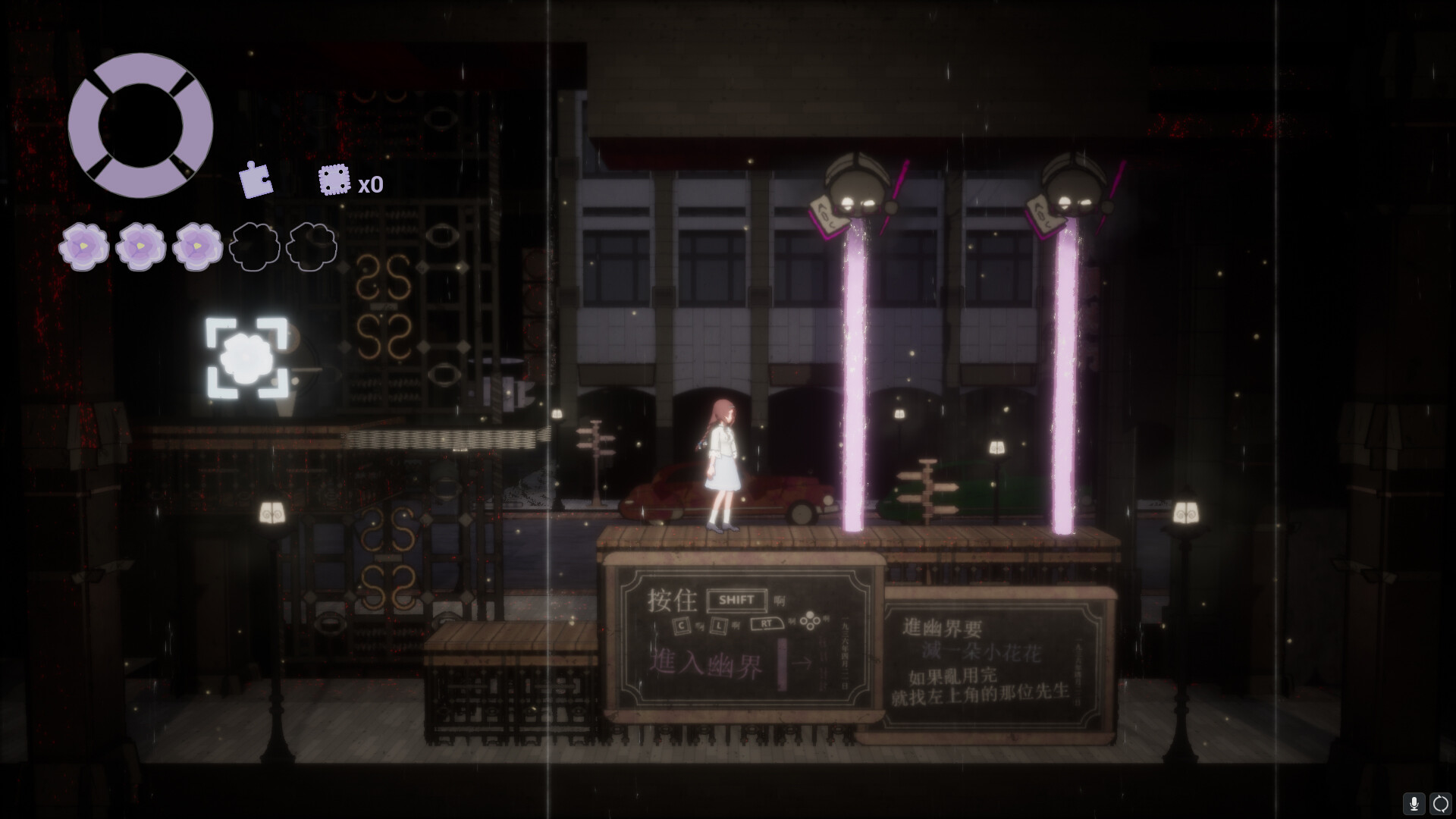1456x819 pixels.
Task: Toggle the sync arrows icon in the bottom right
Action: pos(1440,802)
